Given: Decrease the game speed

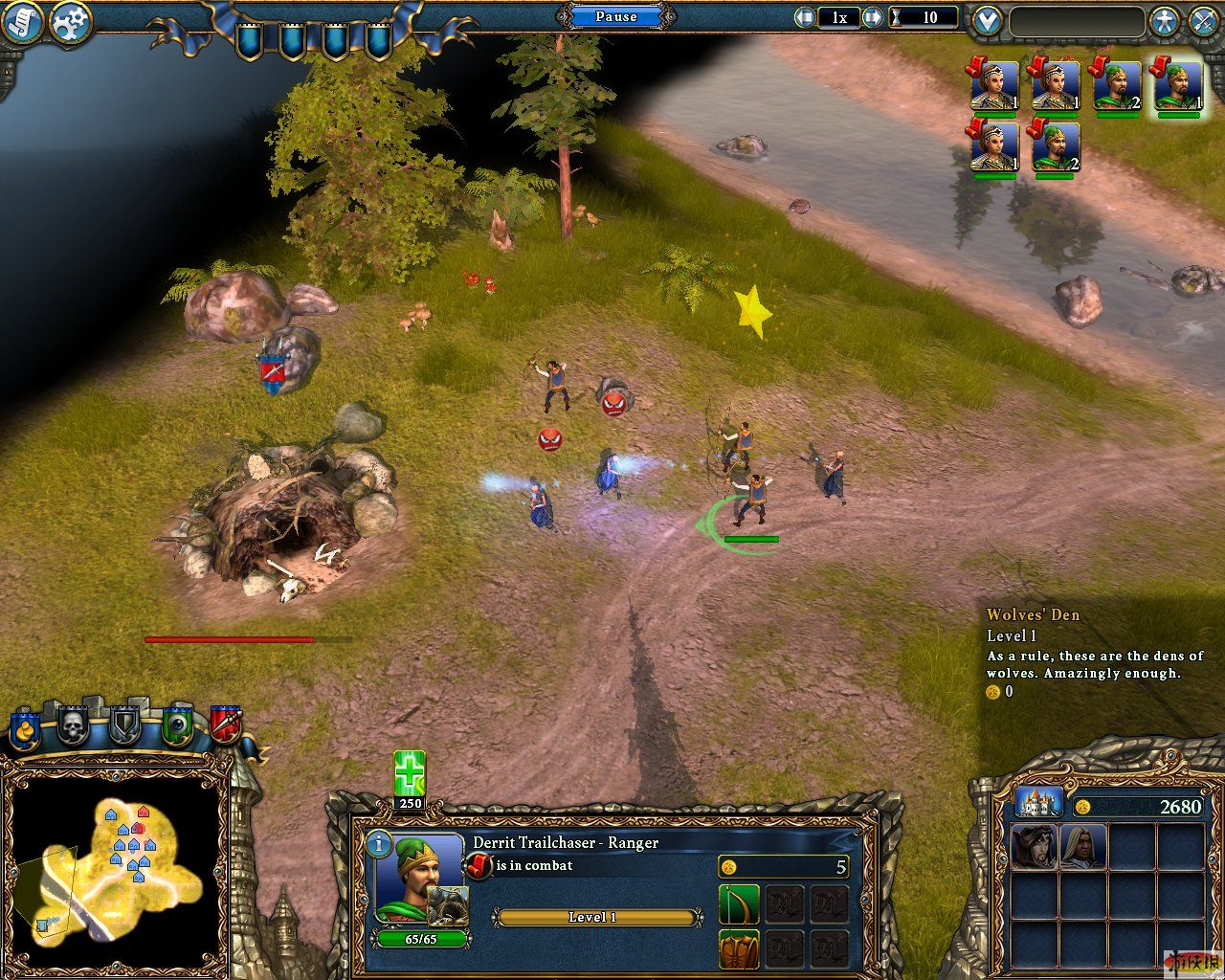Looking at the screenshot, I should (805, 17).
